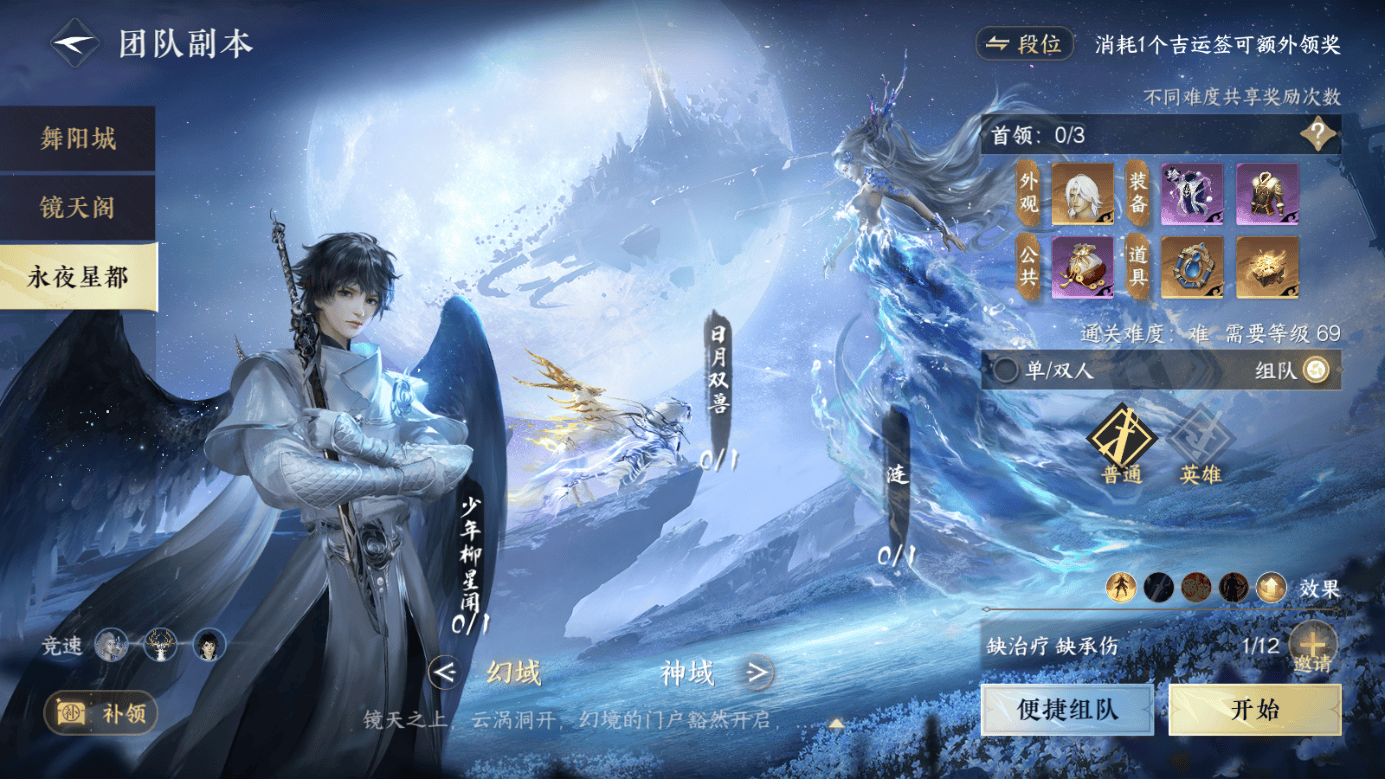The height and width of the screenshot is (779, 1385).
Task: Start the dungeon with 开始
Action: point(1254,710)
